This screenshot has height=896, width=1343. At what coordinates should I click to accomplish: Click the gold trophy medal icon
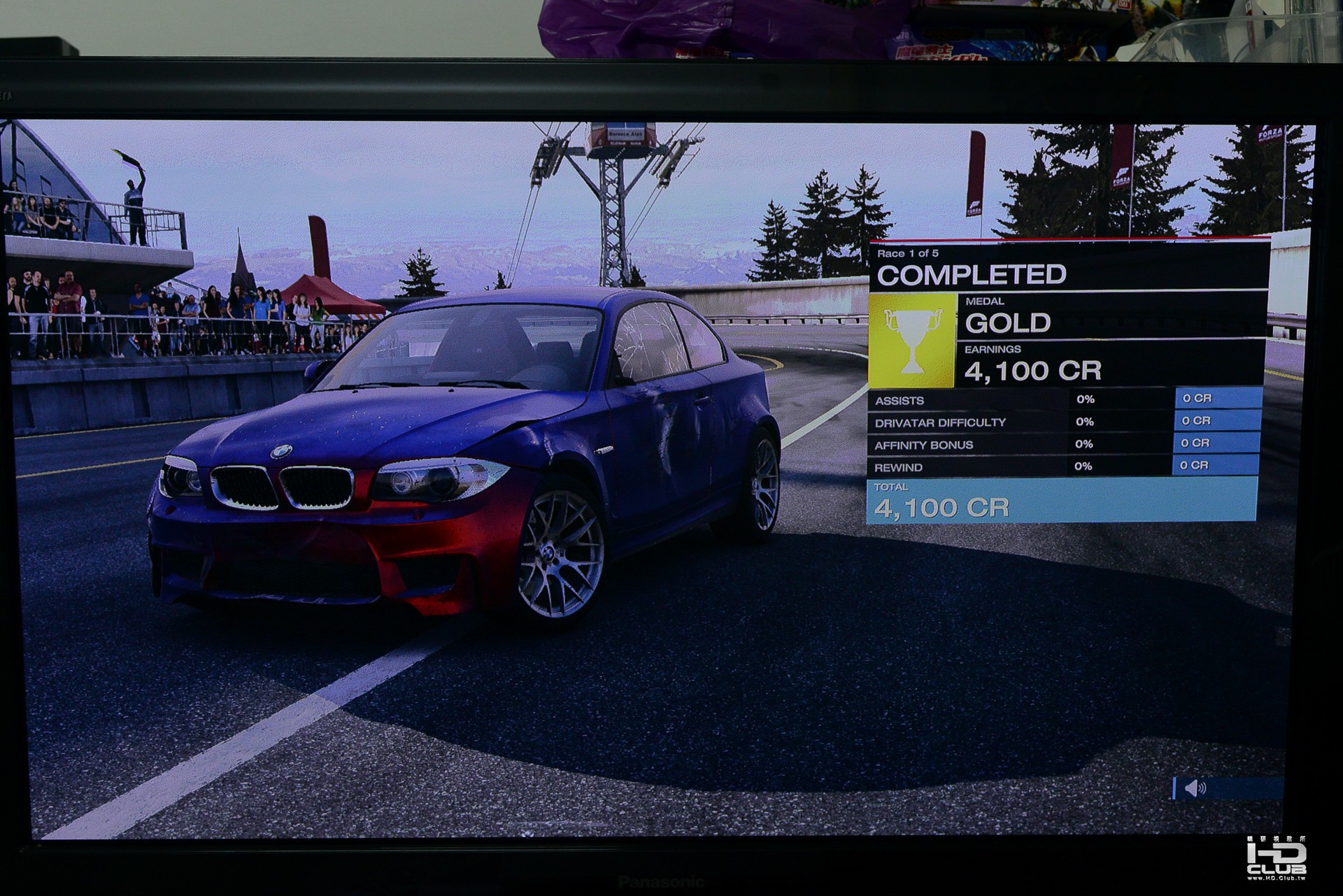[x=912, y=340]
